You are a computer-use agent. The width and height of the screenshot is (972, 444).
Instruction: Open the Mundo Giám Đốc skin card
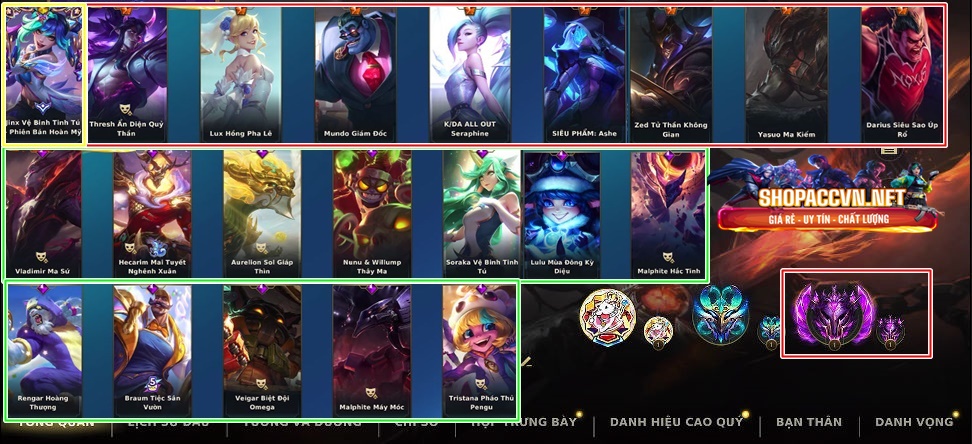tap(355, 75)
